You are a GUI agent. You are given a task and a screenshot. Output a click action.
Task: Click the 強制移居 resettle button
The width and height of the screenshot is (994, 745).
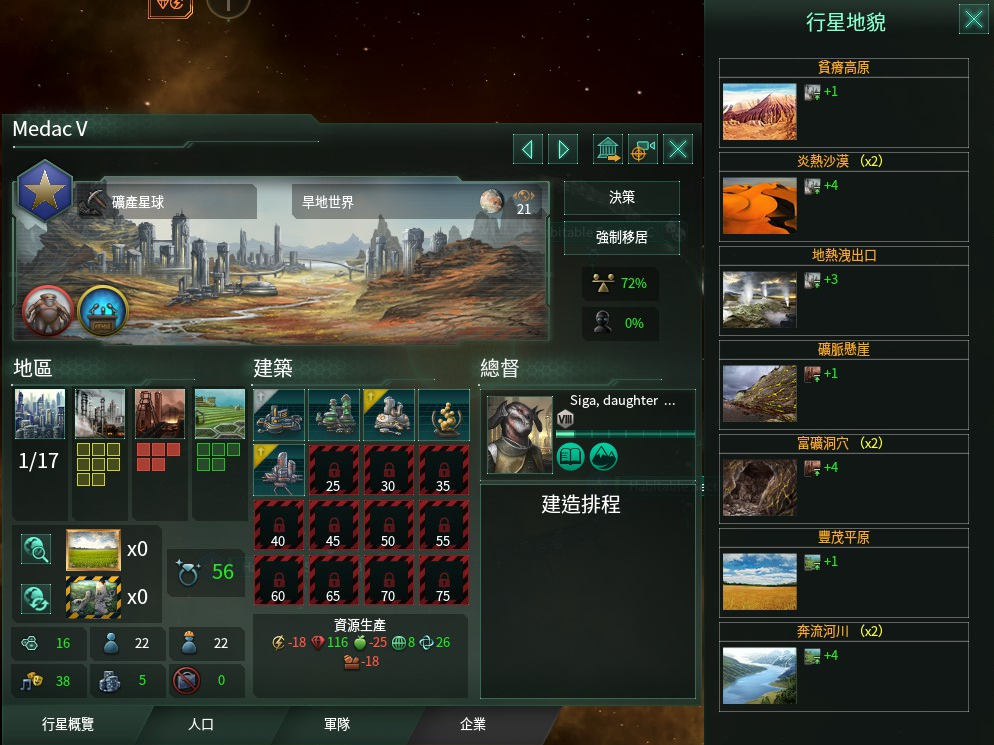[x=621, y=237]
